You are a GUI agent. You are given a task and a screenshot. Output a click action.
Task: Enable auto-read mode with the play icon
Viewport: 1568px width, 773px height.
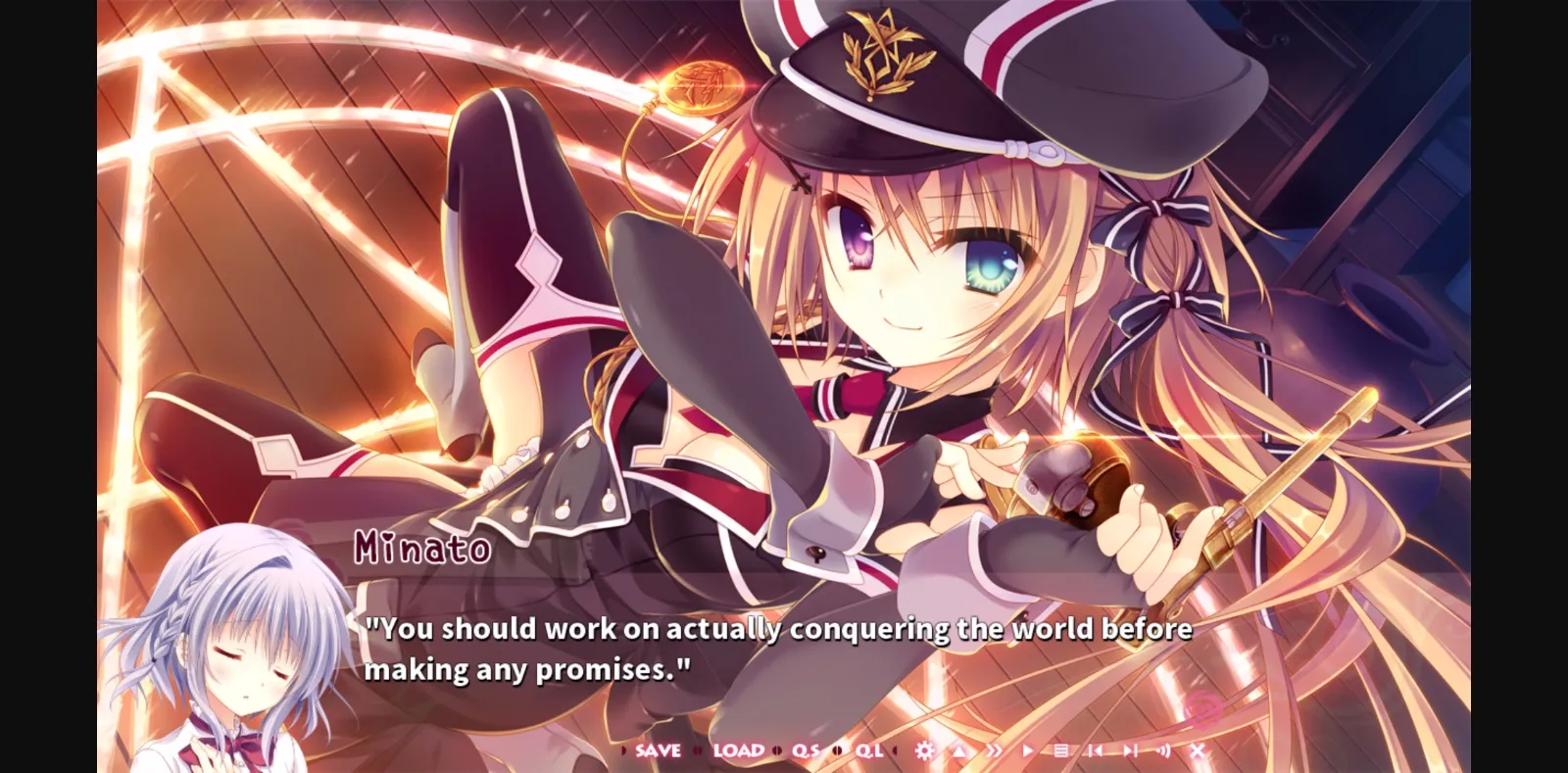coord(1027,750)
